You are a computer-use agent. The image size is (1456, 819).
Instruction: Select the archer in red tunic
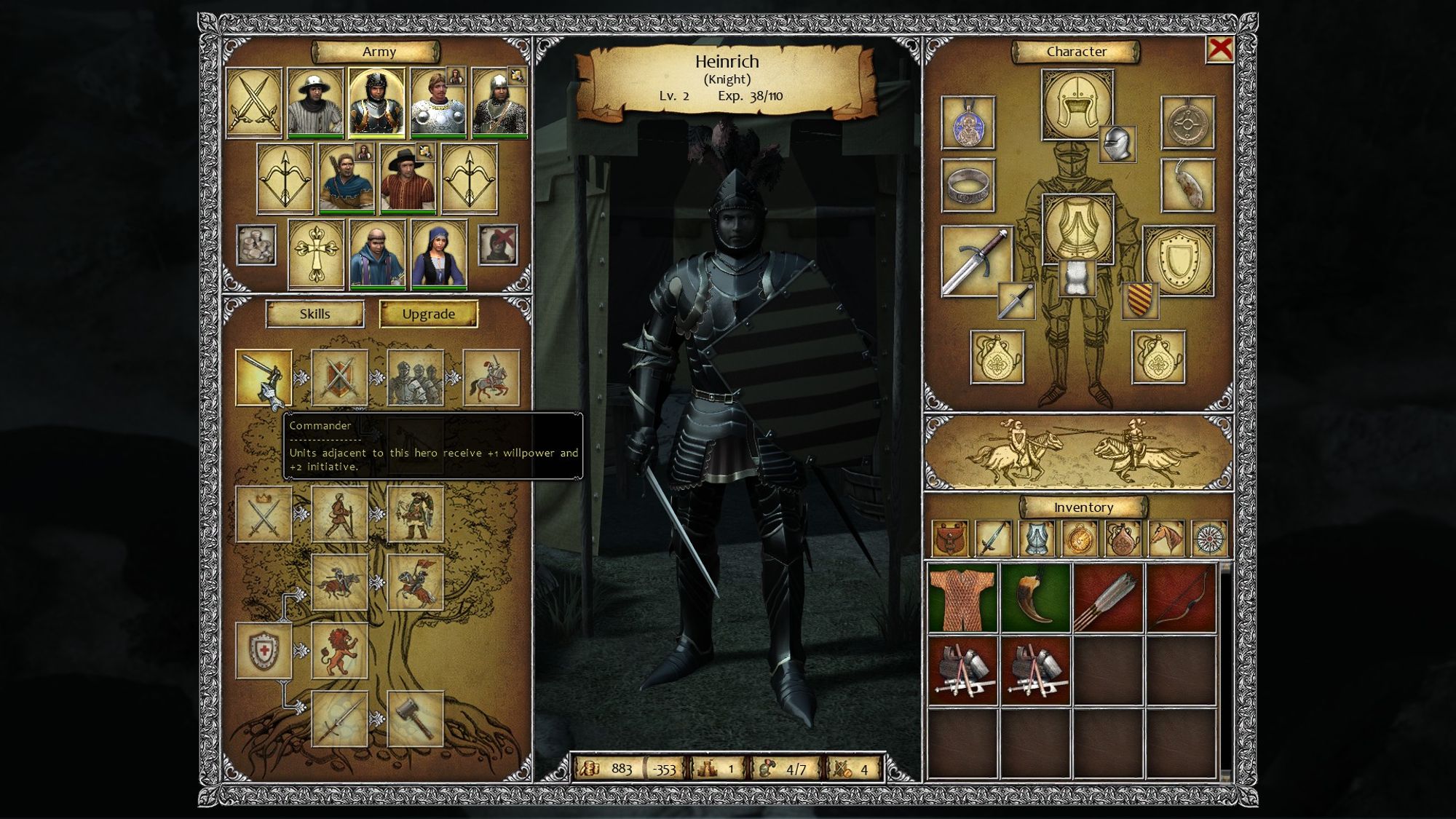point(408,178)
